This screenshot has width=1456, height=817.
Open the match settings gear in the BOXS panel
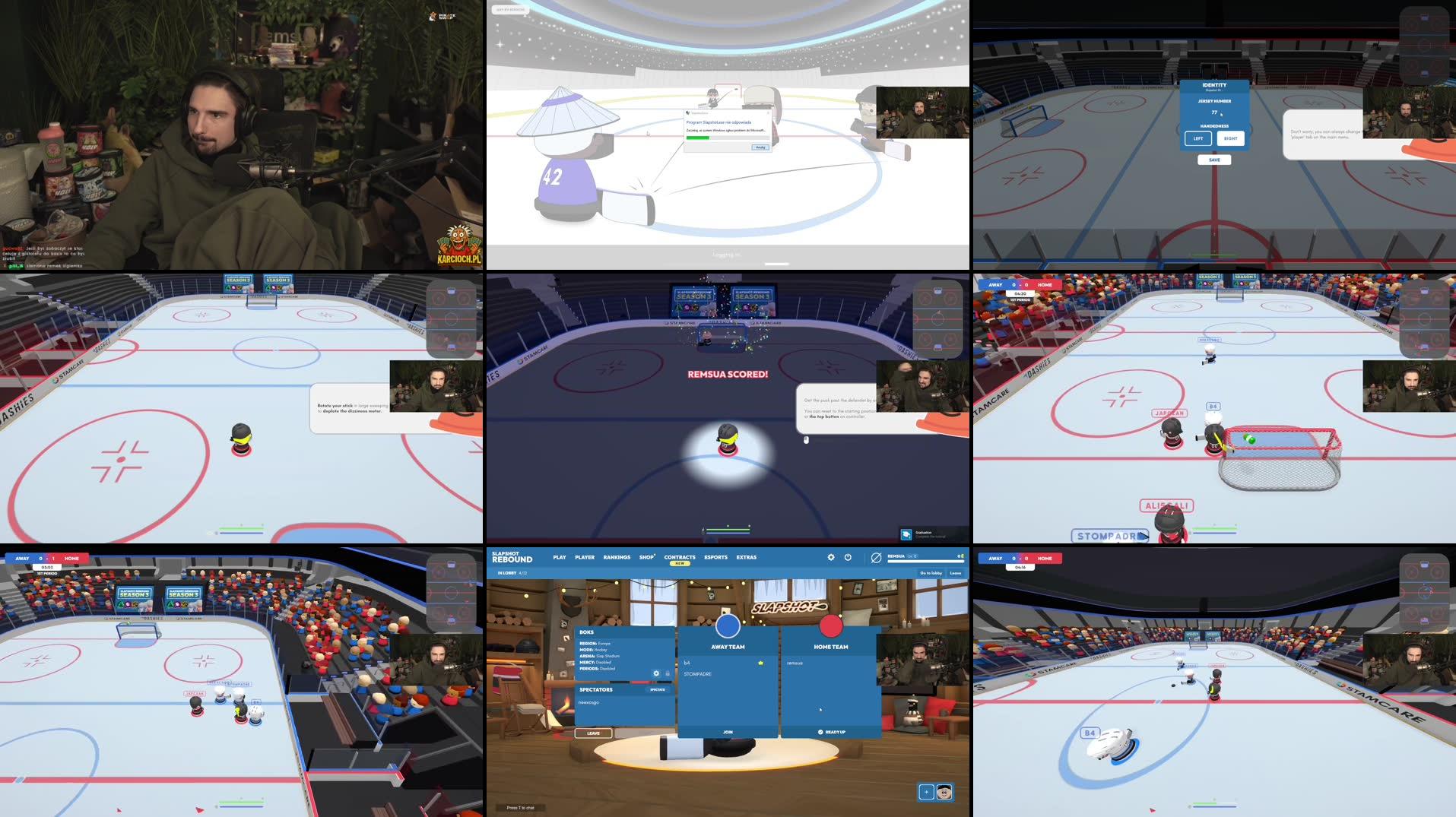point(656,674)
